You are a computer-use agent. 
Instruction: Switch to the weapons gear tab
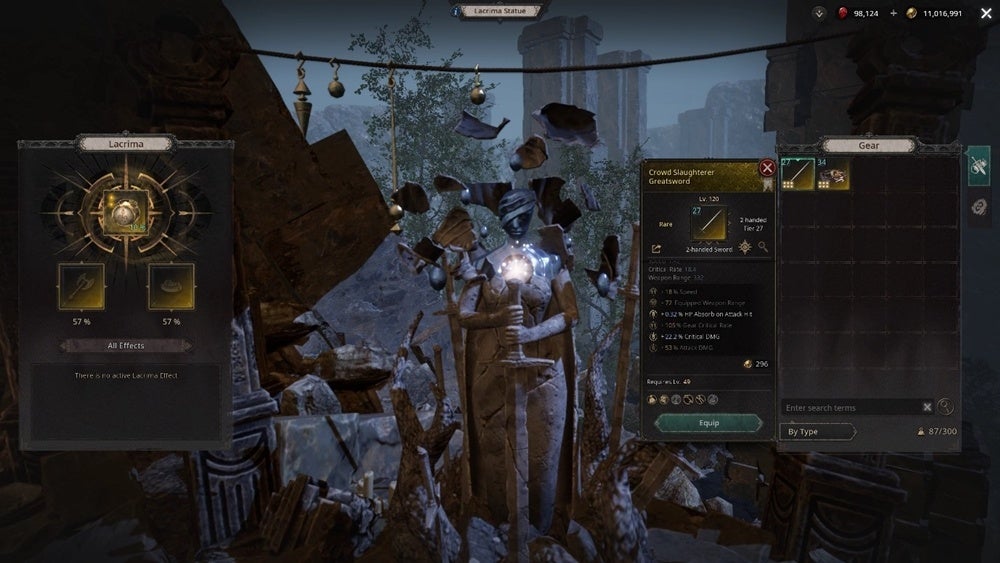tap(979, 165)
